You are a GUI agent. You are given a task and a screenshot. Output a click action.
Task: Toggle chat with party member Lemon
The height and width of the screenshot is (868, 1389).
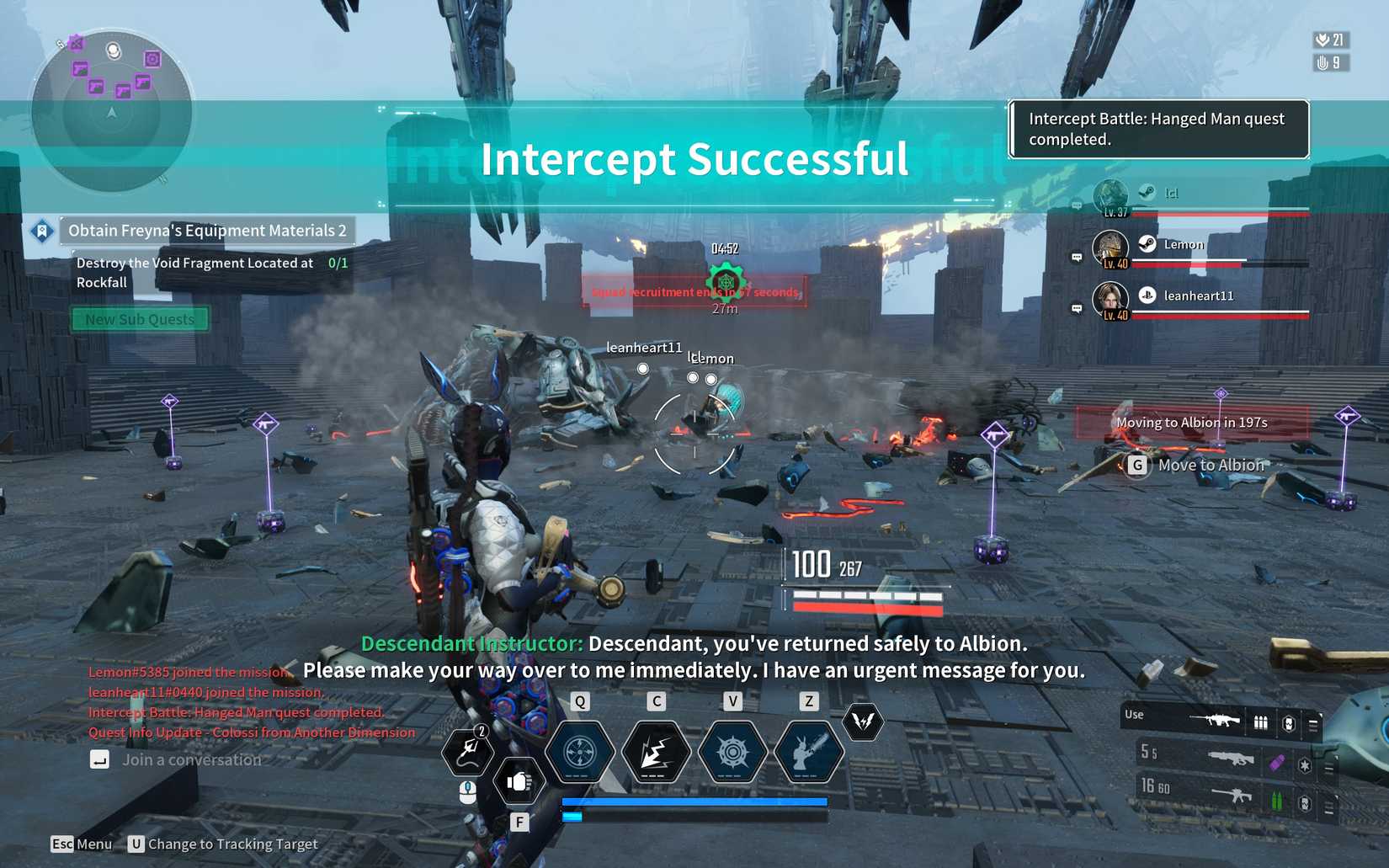coord(1076,257)
